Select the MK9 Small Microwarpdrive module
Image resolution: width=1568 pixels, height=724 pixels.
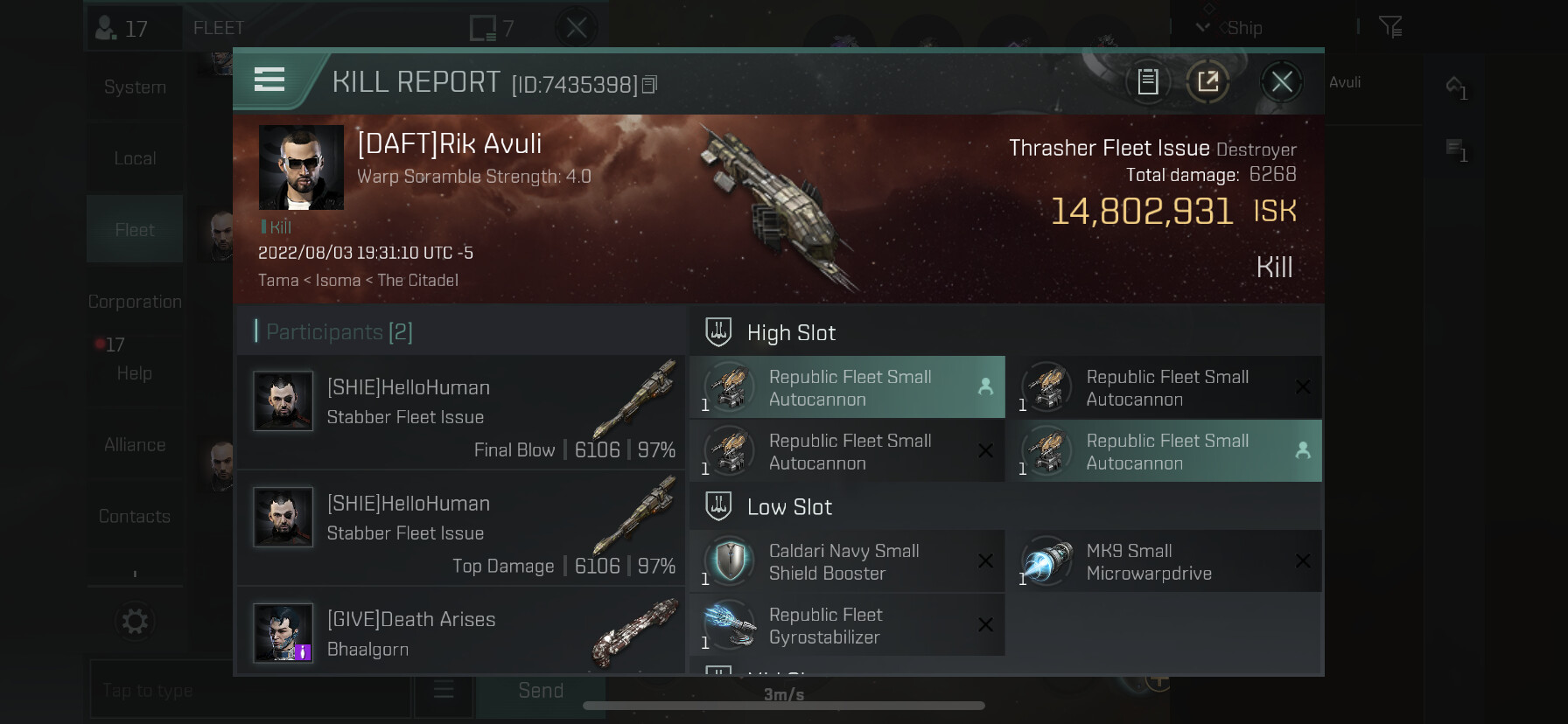pos(1164,562)
